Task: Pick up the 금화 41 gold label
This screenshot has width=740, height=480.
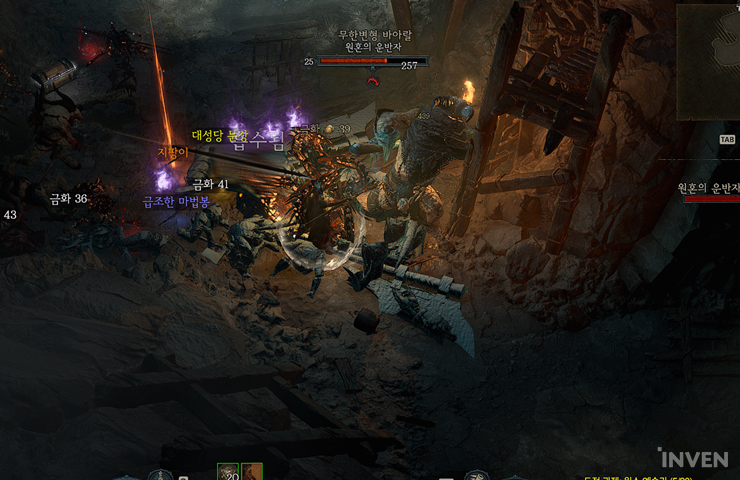Action: click(x=210, y=184)
